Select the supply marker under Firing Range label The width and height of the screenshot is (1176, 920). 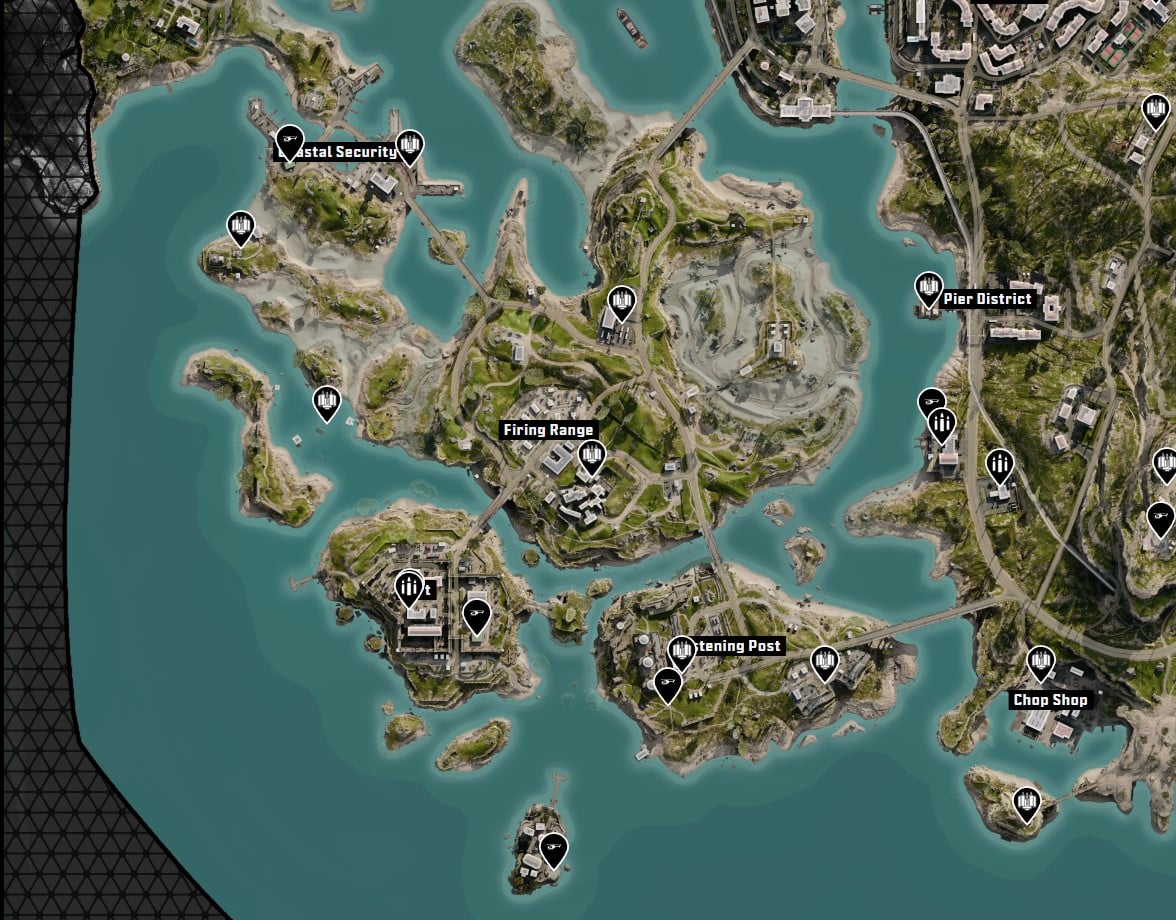[x=592, y=456]
